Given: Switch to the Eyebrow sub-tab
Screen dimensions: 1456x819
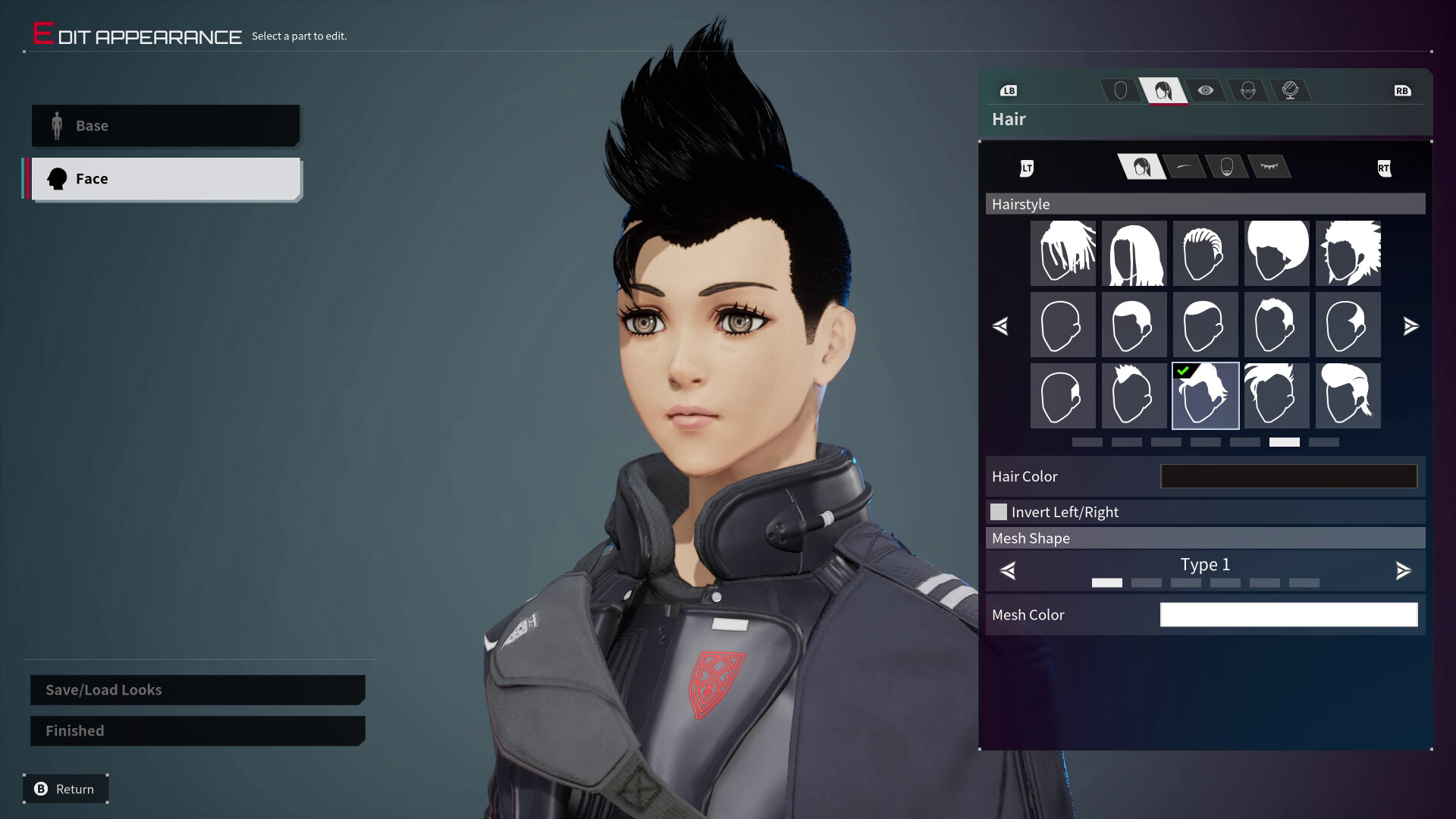Looking at the screenshot, I should coord(1185,167).
